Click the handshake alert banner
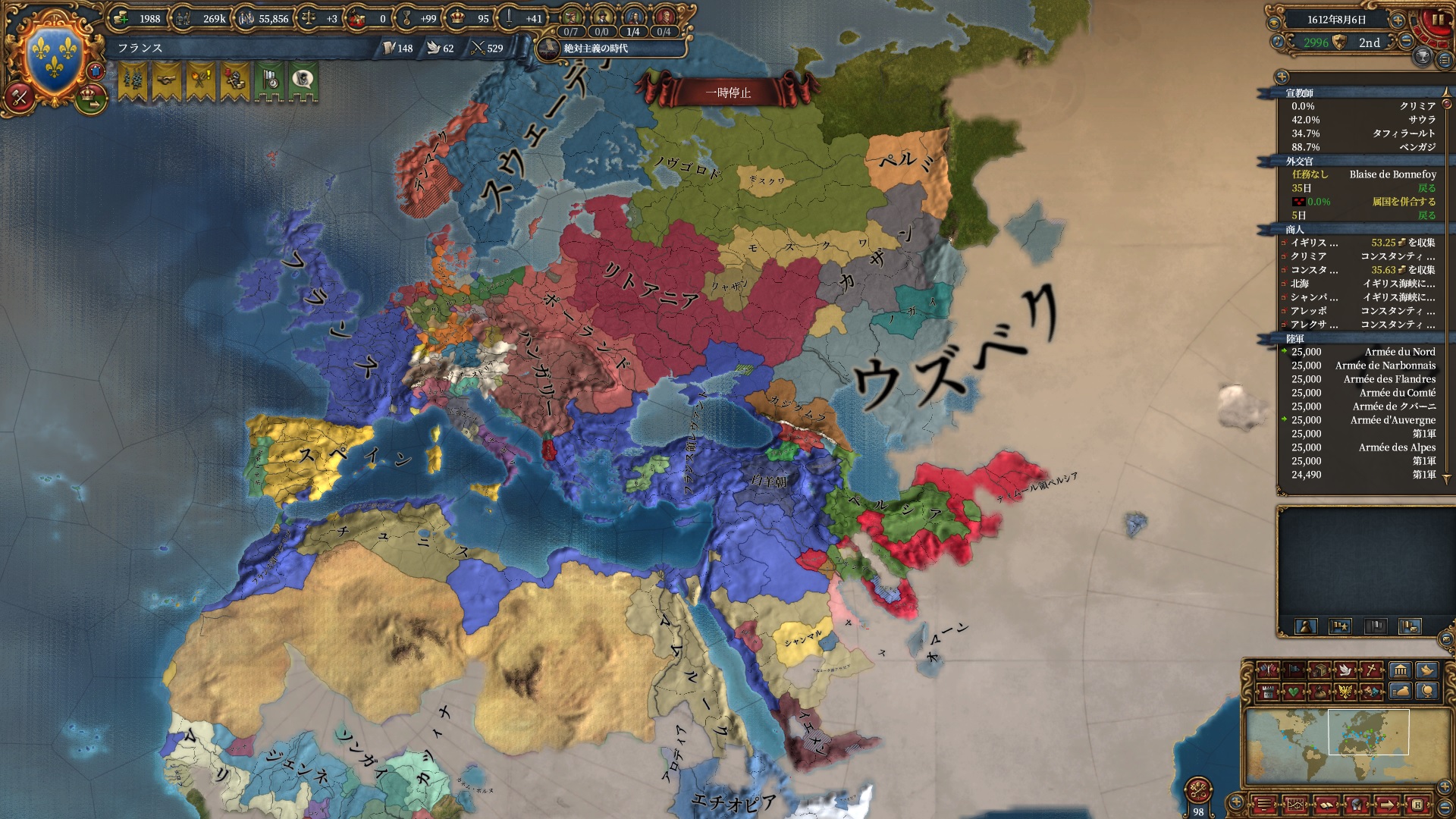This screenshot has width=1456, height=819. click(x=167, y=81)
